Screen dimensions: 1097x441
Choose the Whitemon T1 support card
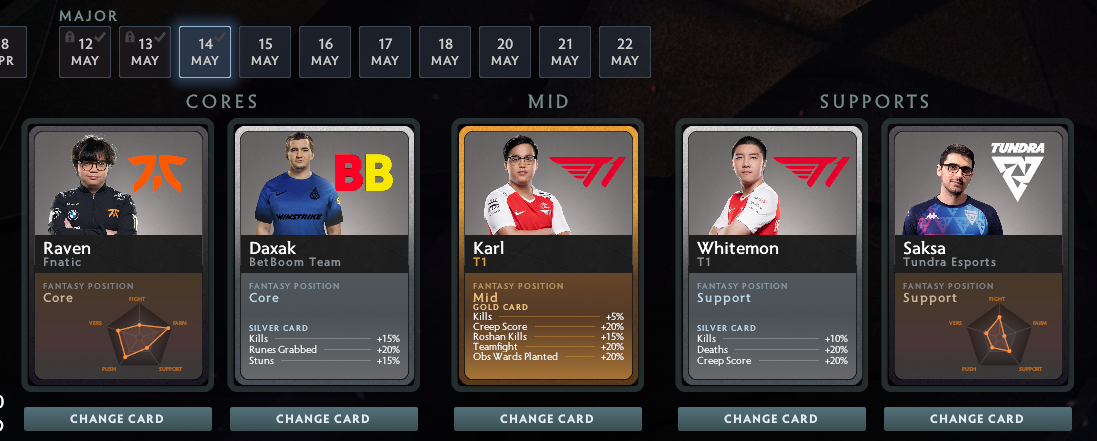point(772,255)
